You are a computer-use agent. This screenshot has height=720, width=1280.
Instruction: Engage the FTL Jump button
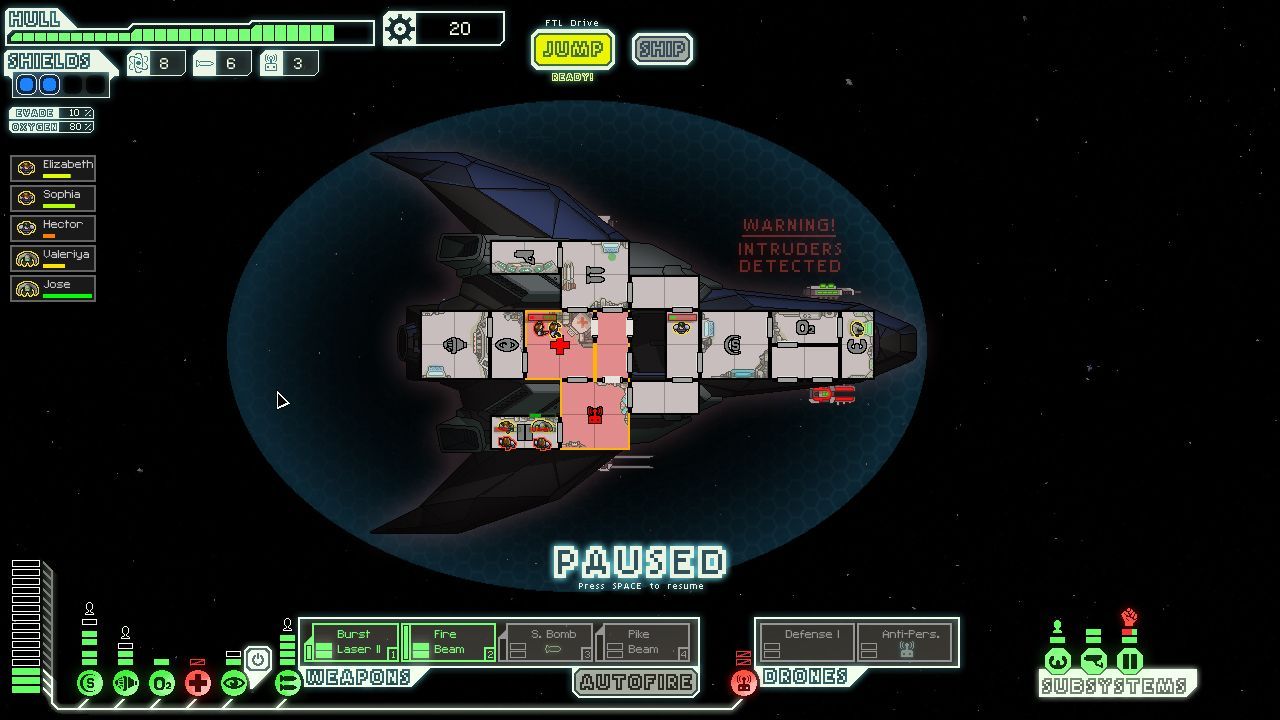click(572, 49)
